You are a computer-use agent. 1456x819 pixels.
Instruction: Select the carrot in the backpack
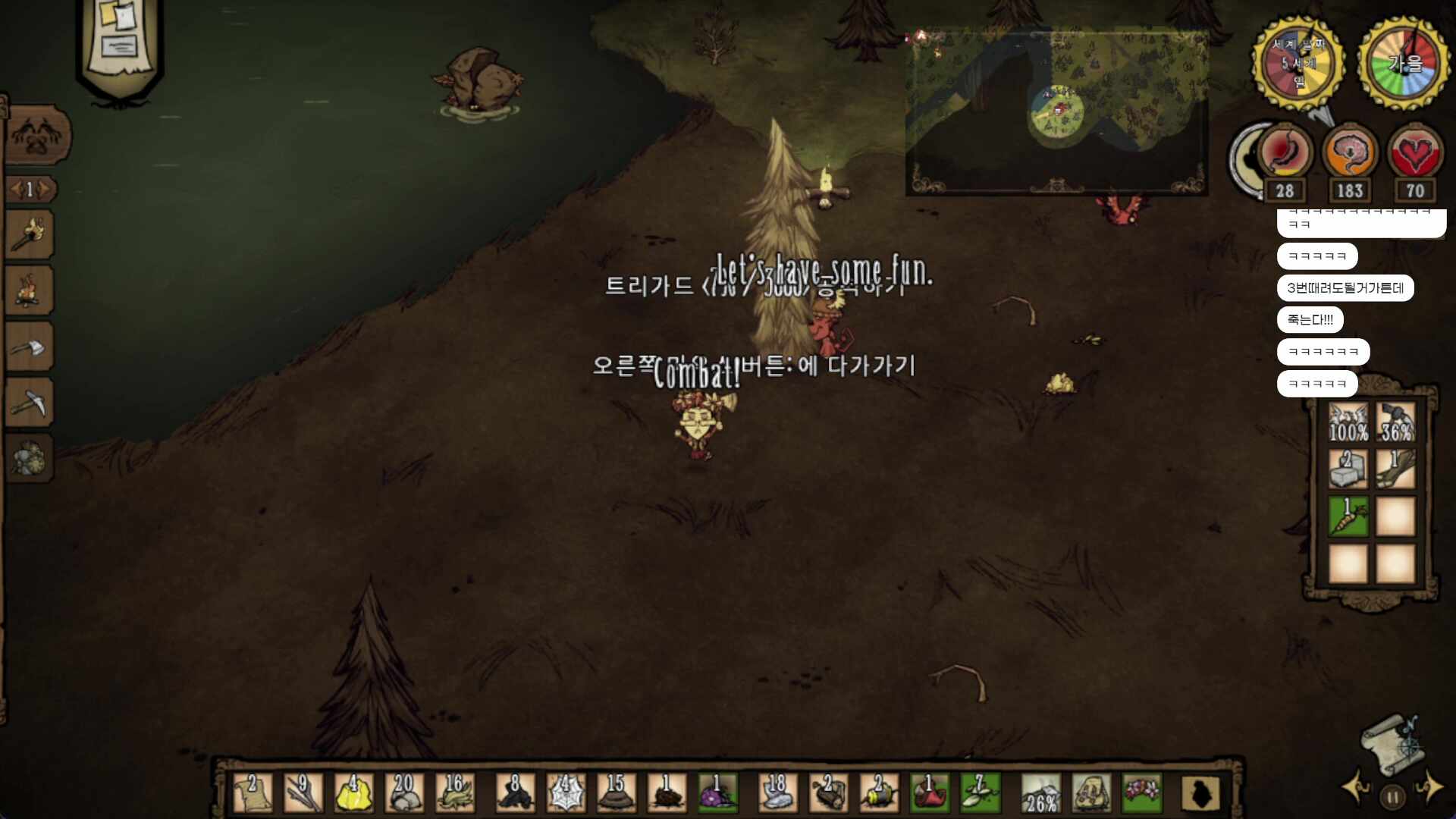[x=1348, y=516]
